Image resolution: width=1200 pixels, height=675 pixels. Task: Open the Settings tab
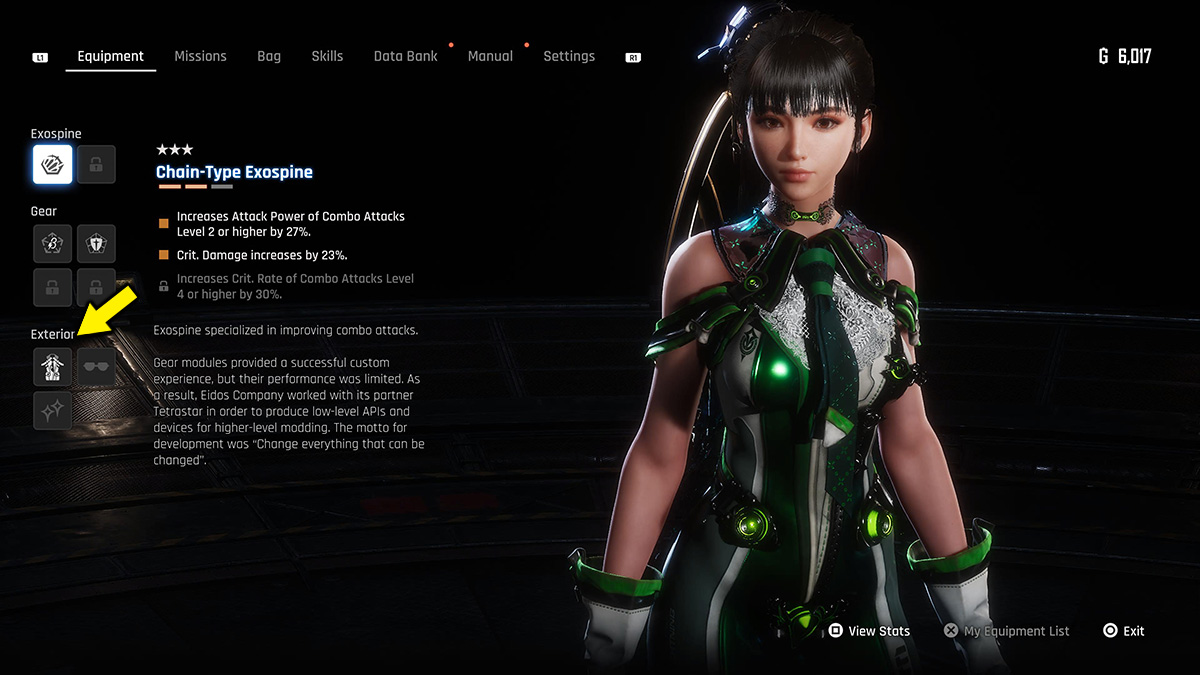tap(569, 56)
